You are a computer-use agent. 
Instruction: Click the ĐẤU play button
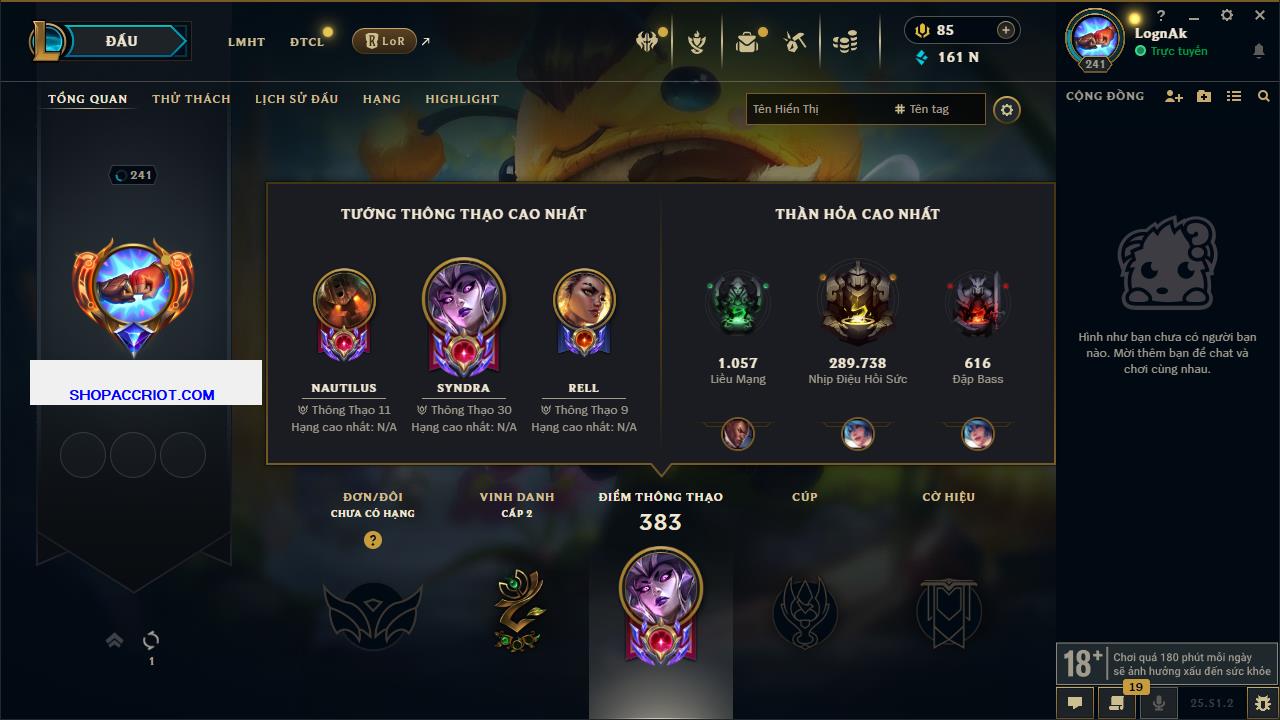coord(122,41)
